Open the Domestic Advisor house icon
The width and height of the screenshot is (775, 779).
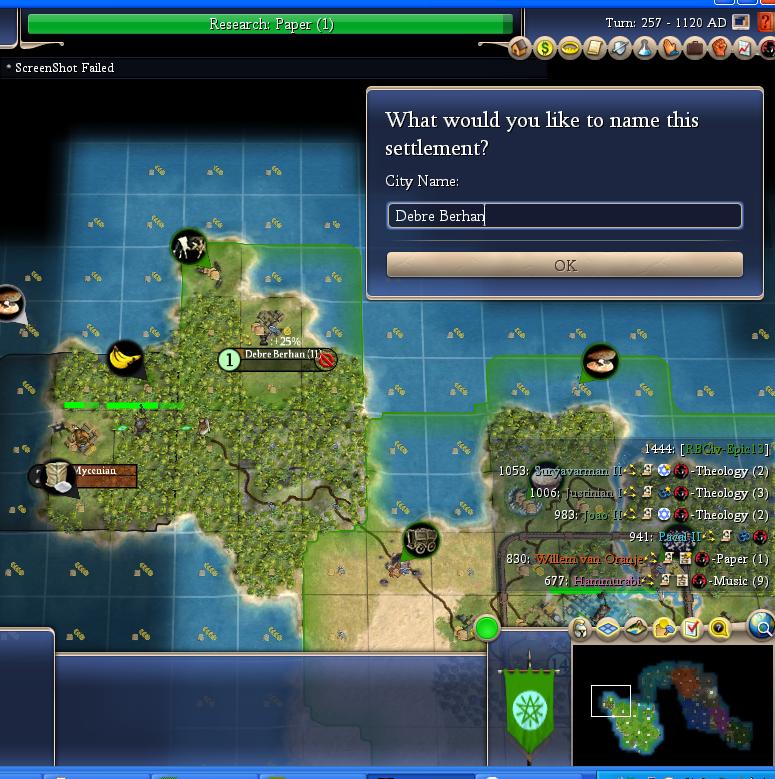(x=520, y=48)
